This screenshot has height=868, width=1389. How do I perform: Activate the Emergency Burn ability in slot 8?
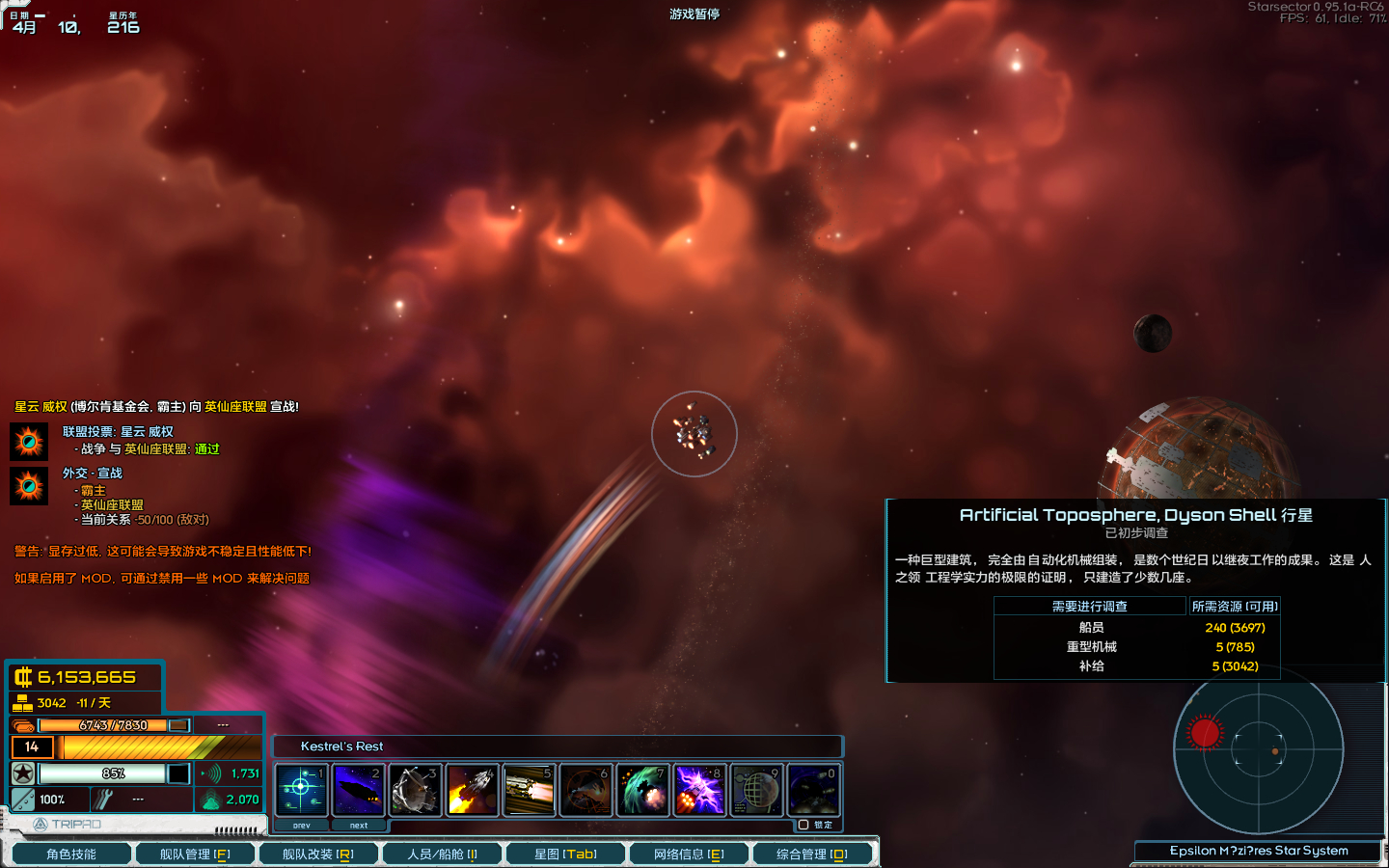click(699, 790)
